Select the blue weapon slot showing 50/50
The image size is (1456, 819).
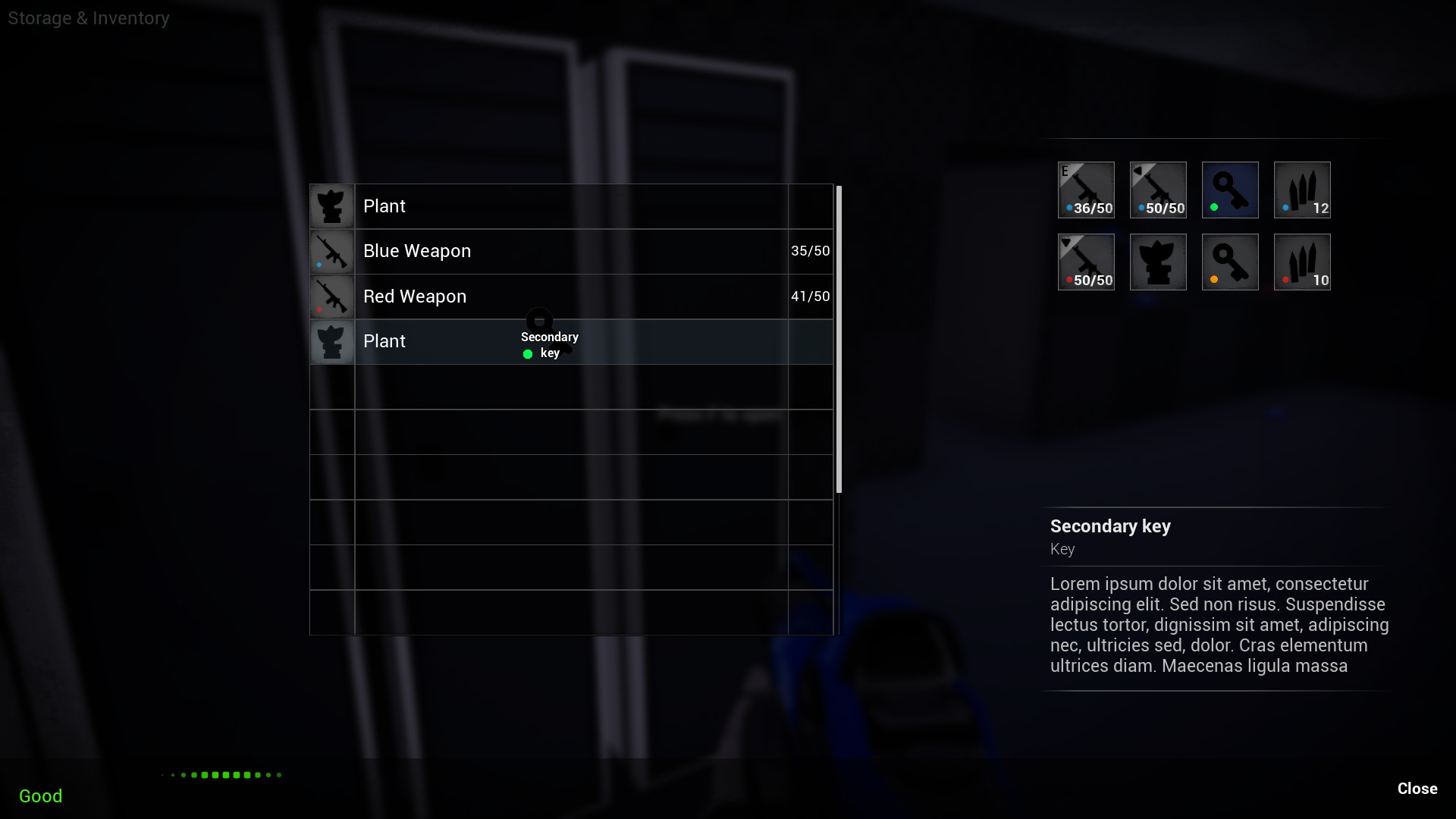pos(1158,190)
